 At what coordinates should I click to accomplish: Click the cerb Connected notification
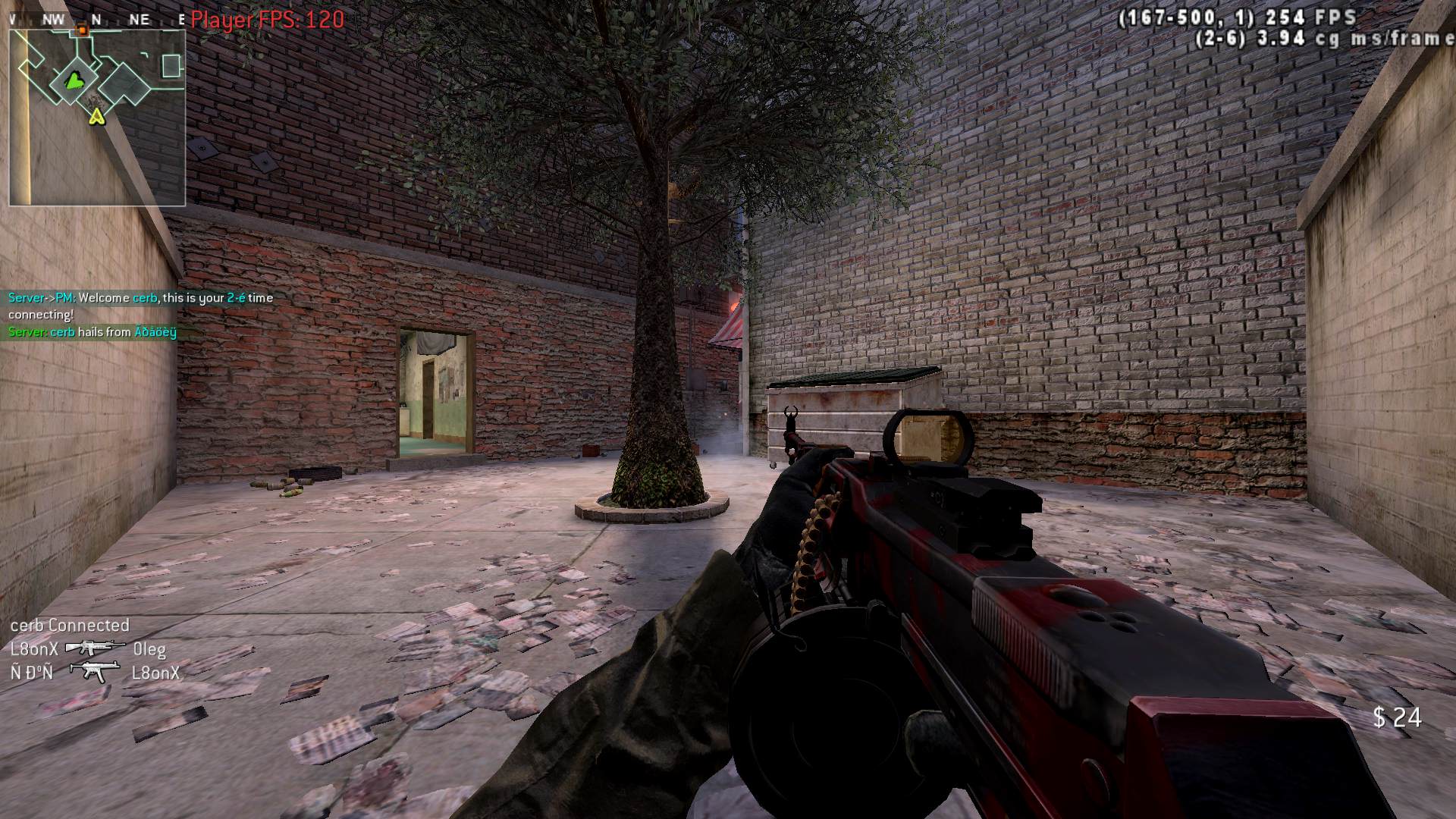(68, 626)
